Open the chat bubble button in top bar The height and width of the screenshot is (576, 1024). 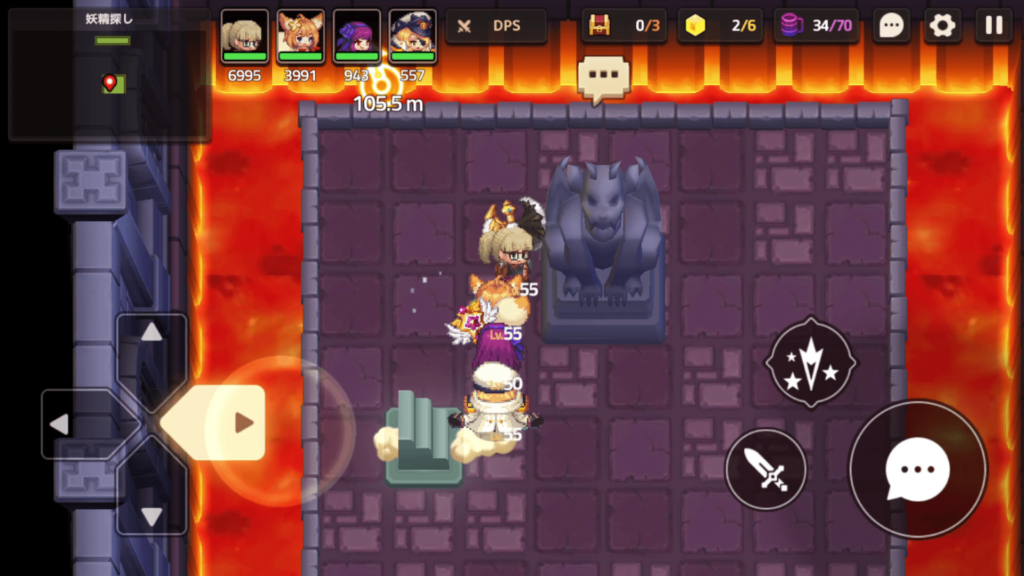891,26
